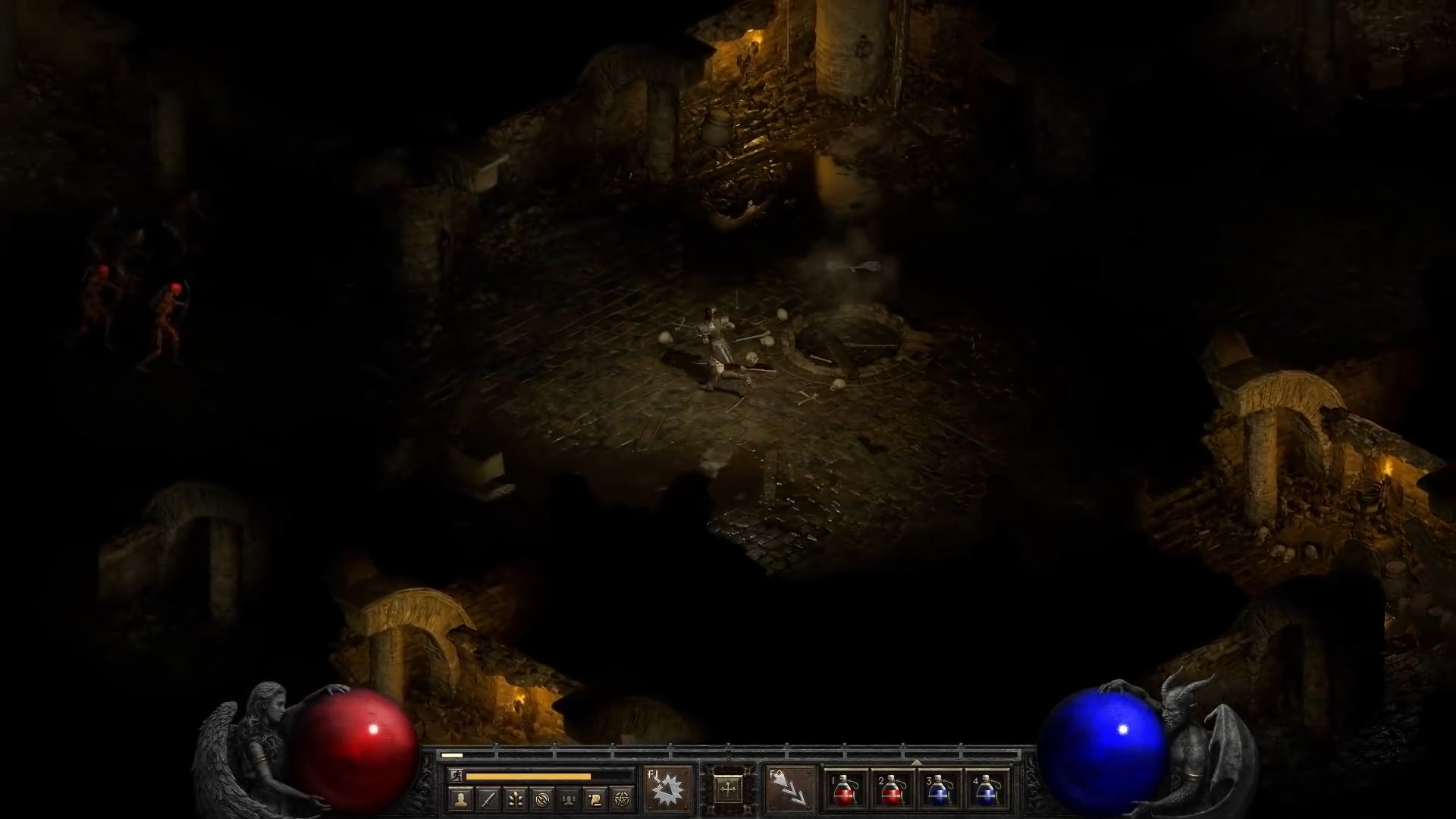
Task: Click the cross tome emblem between skill slots
Action: click(730, 789)
